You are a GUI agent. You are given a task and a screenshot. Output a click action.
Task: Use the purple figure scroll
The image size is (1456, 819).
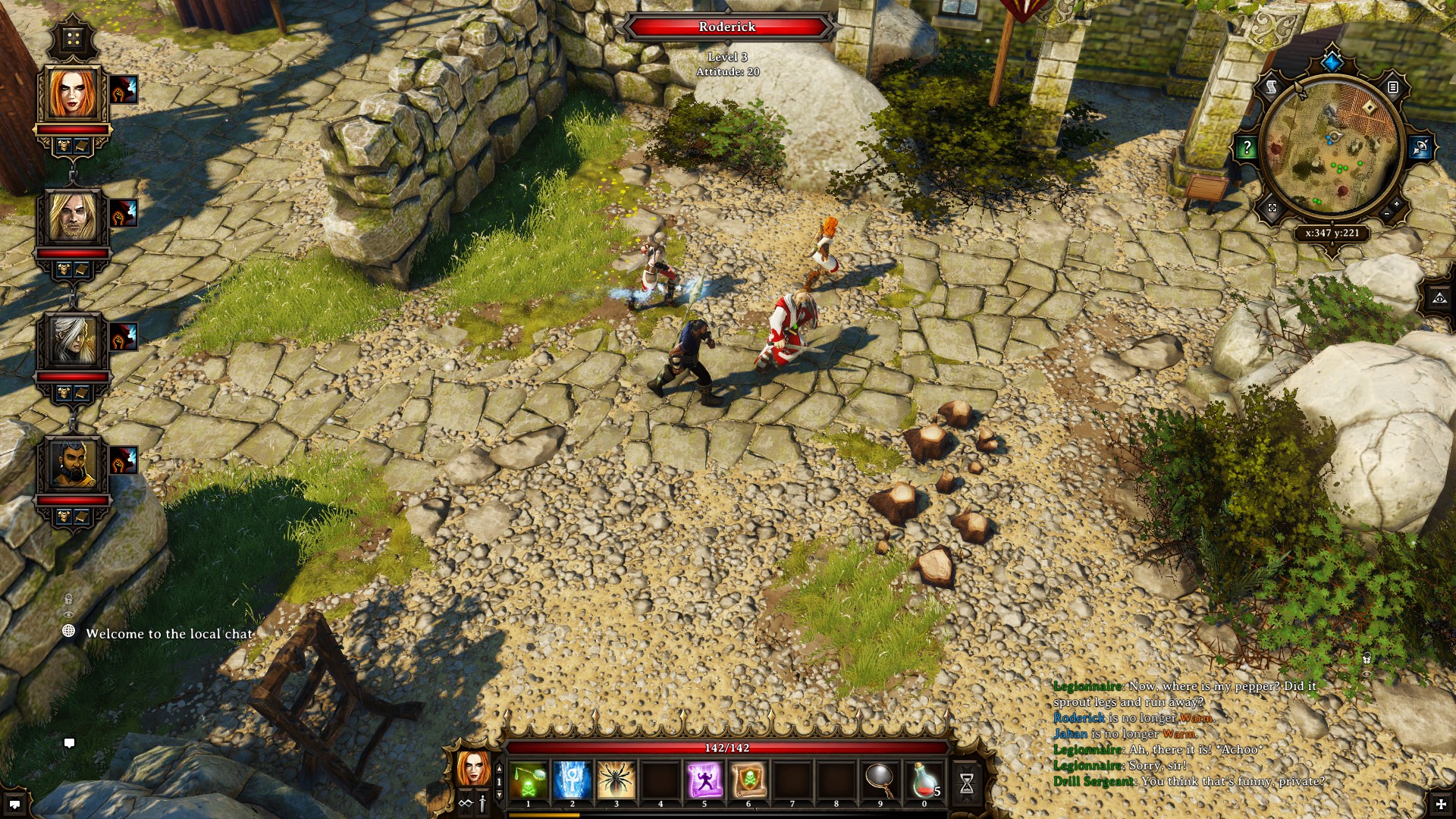click(704, 780)
